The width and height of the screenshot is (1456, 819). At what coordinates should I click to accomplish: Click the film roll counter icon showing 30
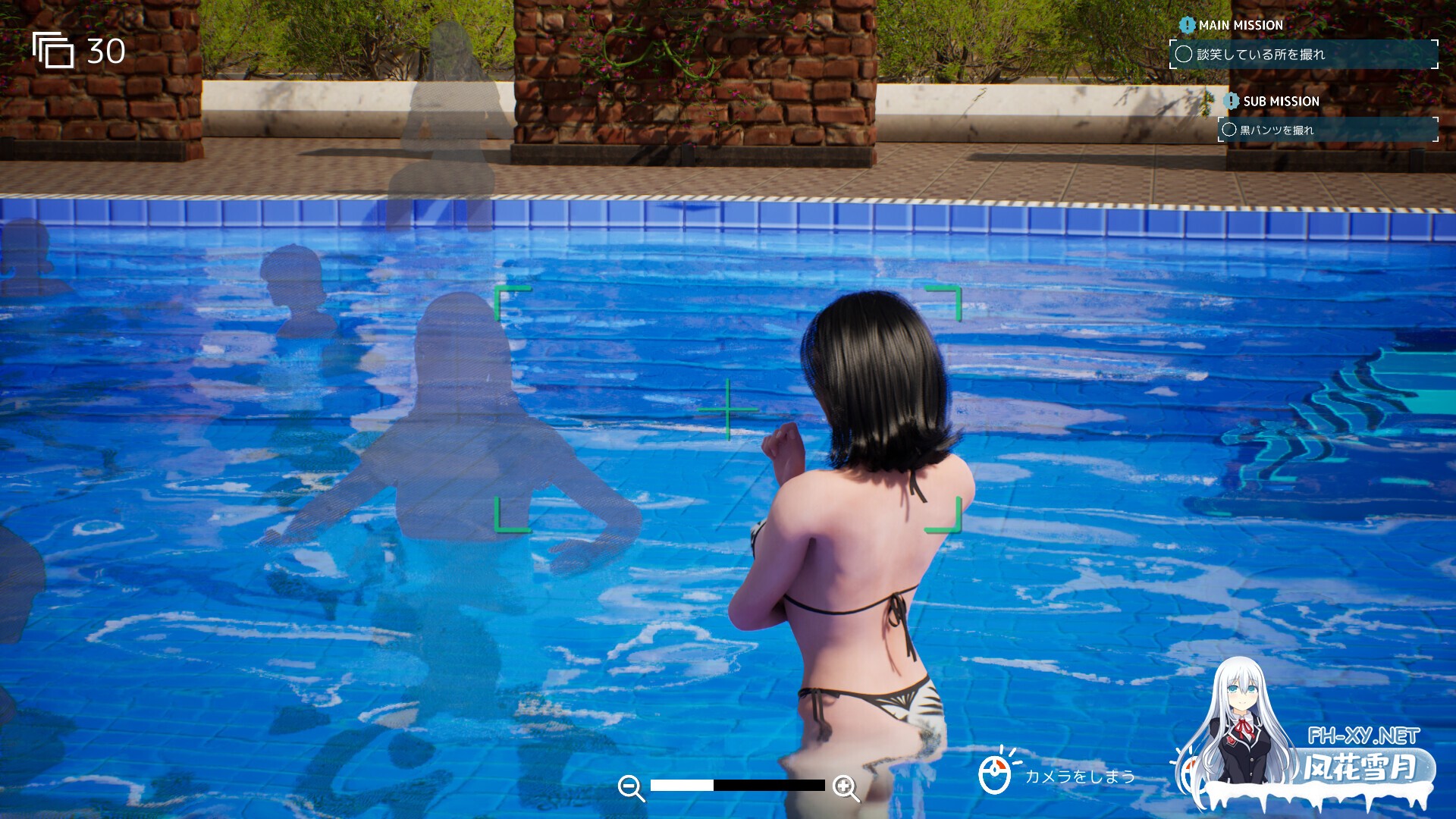[x=53, y=52]
